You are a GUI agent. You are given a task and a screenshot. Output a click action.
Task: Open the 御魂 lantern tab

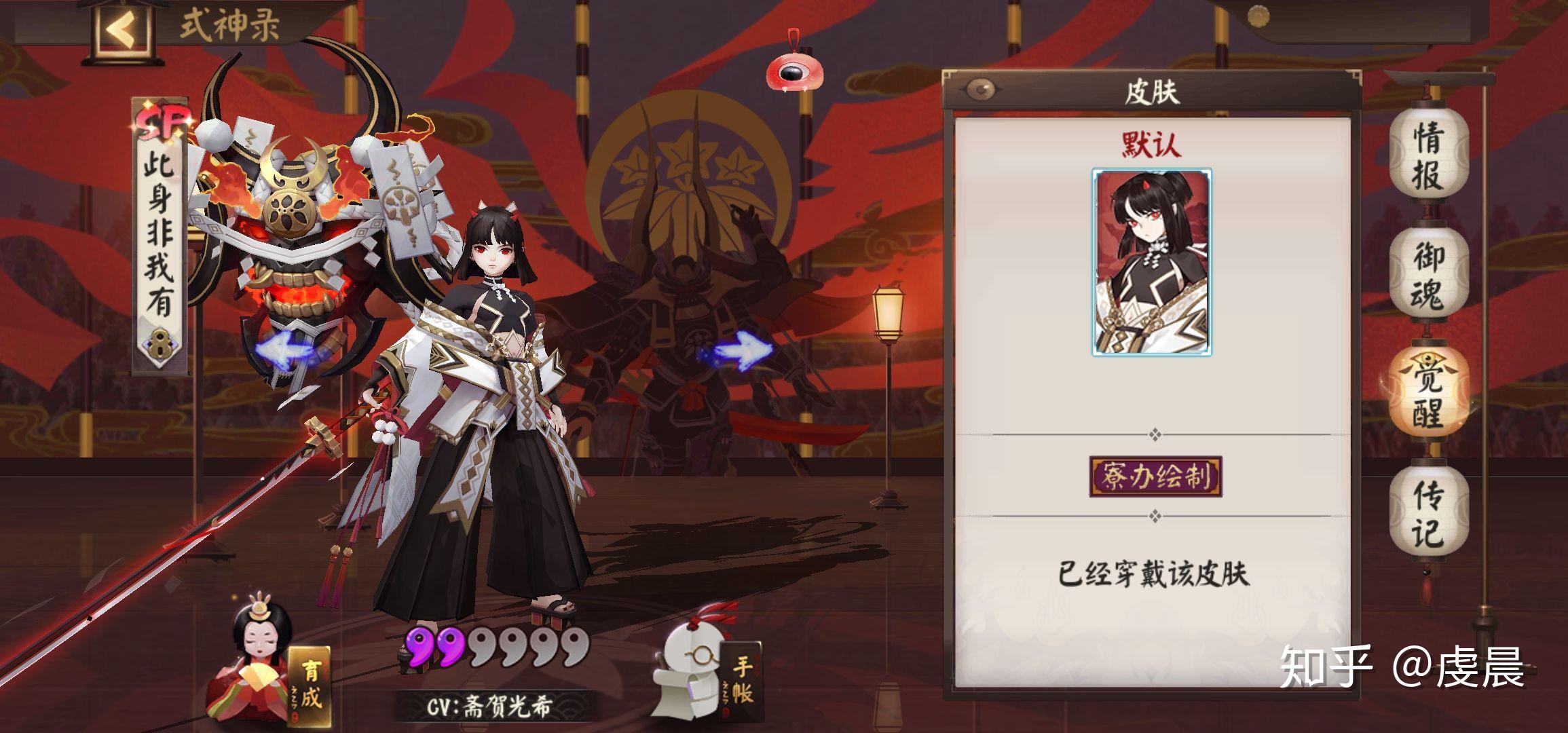coord(1427,276)
